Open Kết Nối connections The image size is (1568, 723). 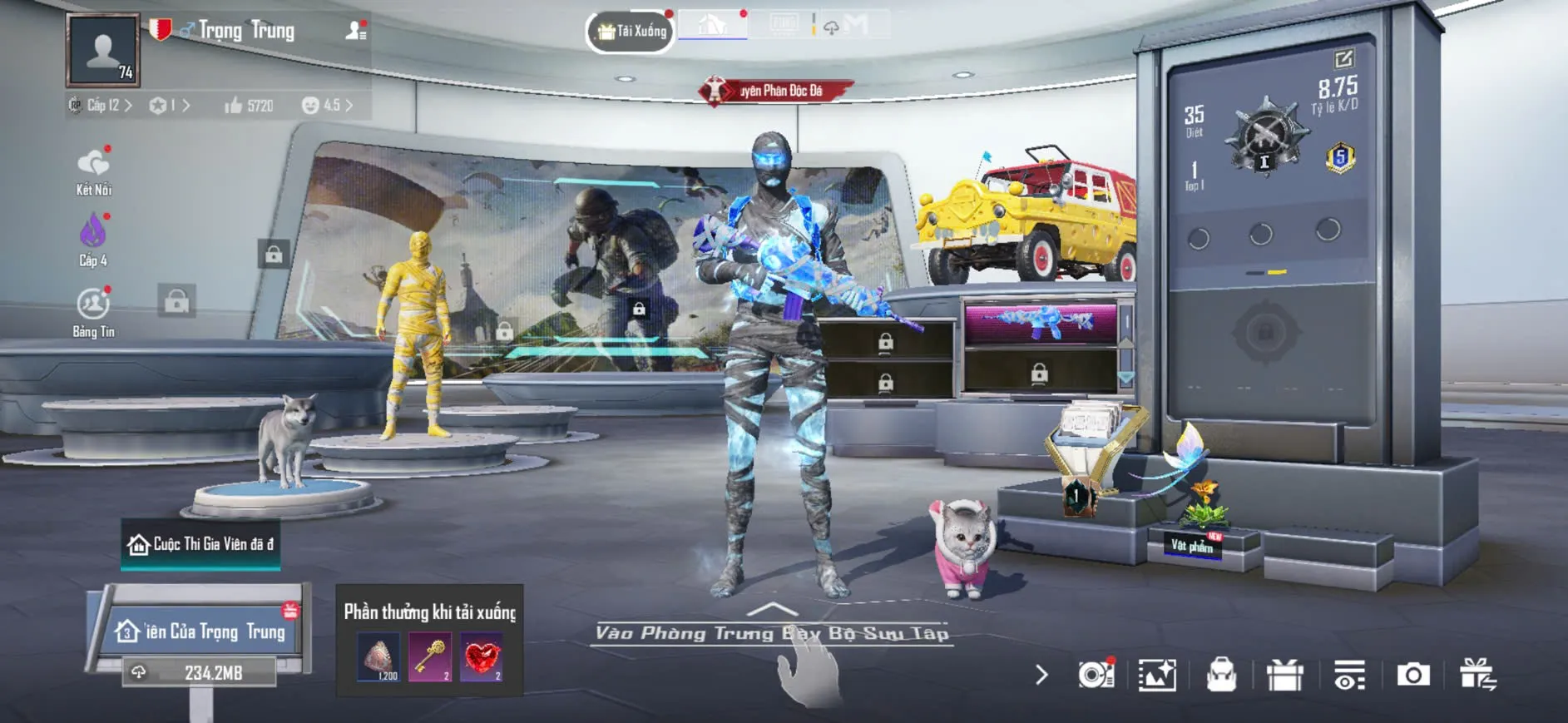click(x=93, y=171)
